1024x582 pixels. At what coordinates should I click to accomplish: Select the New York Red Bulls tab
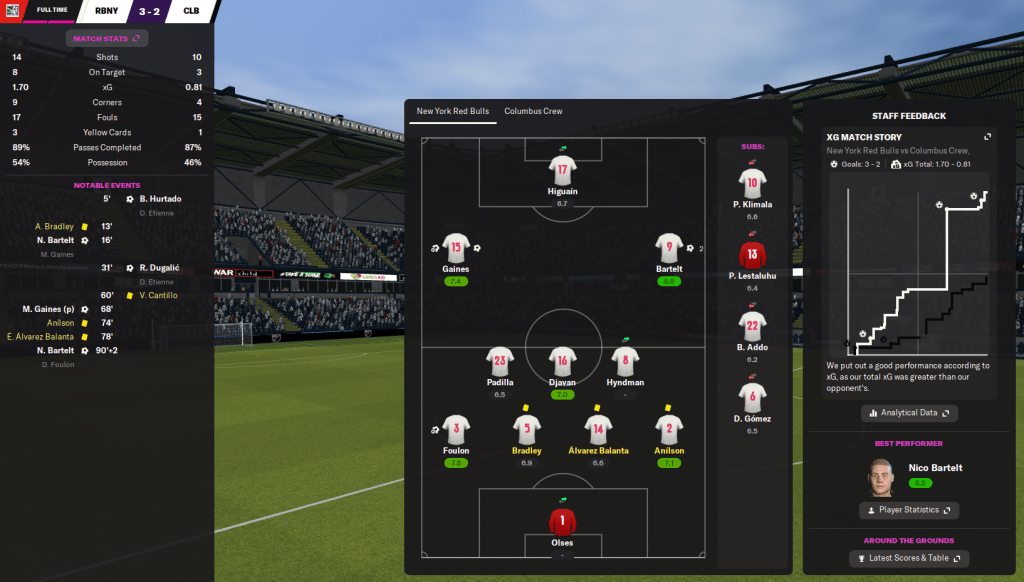(x=453, y=111)
